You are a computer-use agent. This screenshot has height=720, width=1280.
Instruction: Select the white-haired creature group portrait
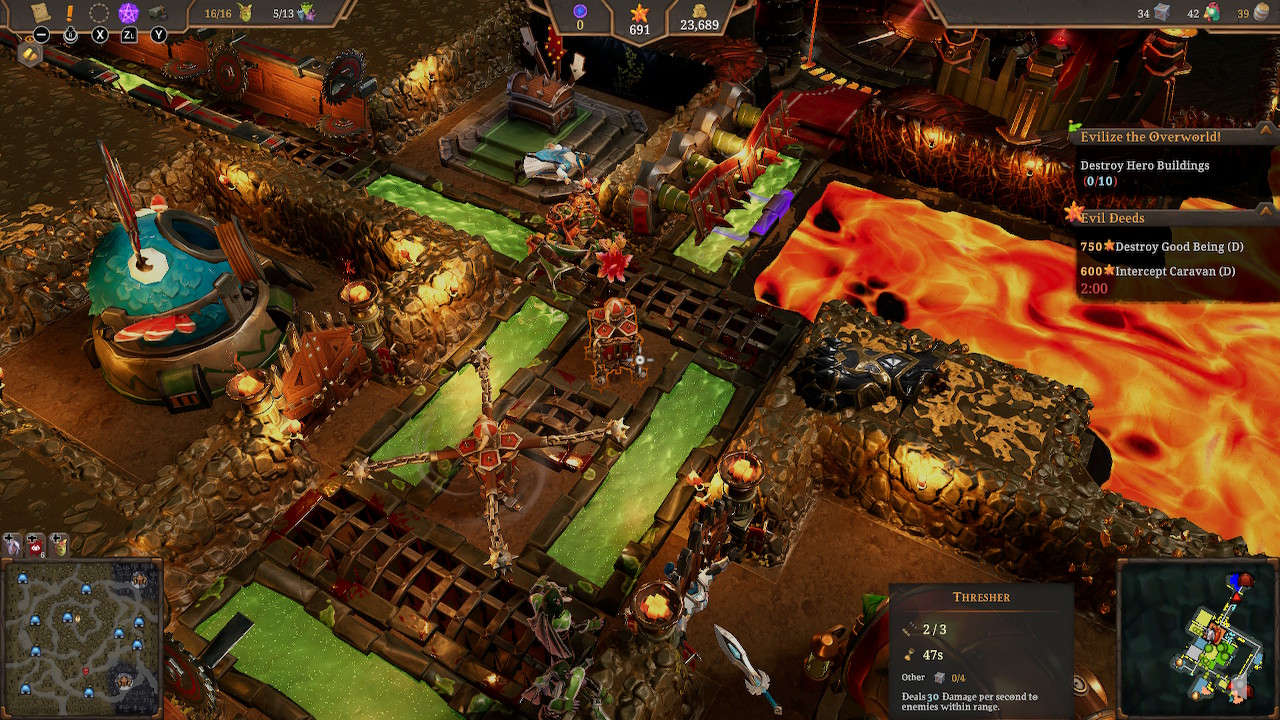13,544
